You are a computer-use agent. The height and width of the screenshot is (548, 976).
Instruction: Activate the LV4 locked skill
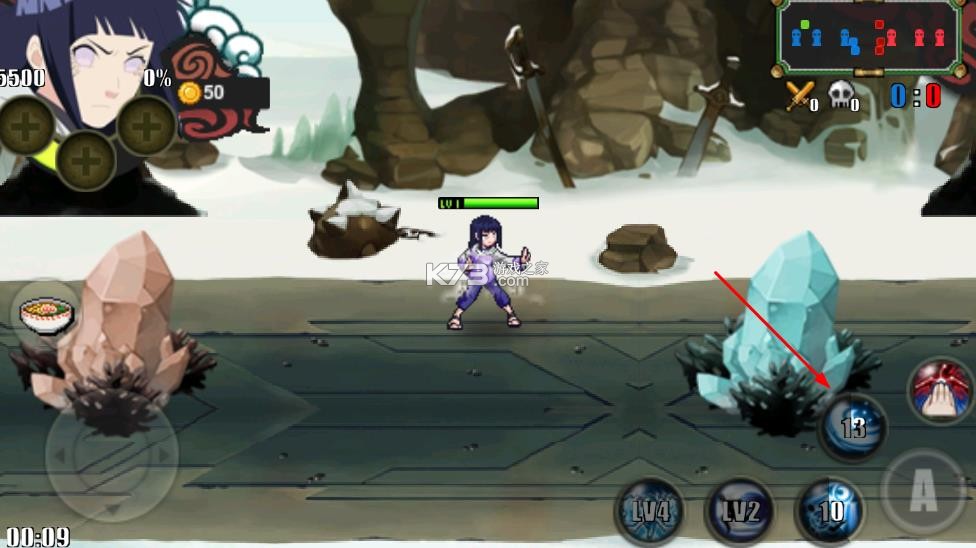[649, 512]
